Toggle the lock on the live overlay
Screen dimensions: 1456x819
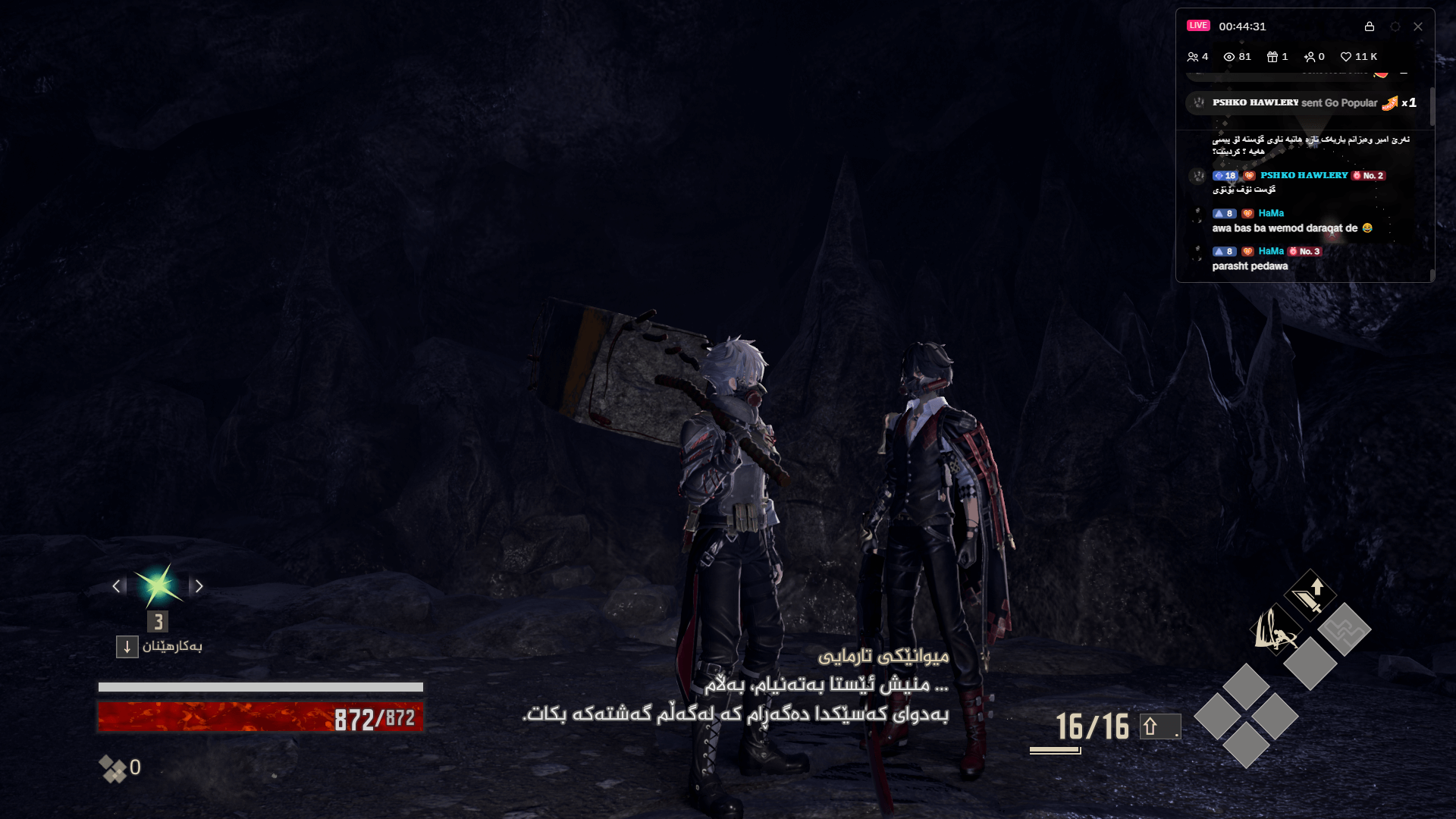(x=1370, y=27)
